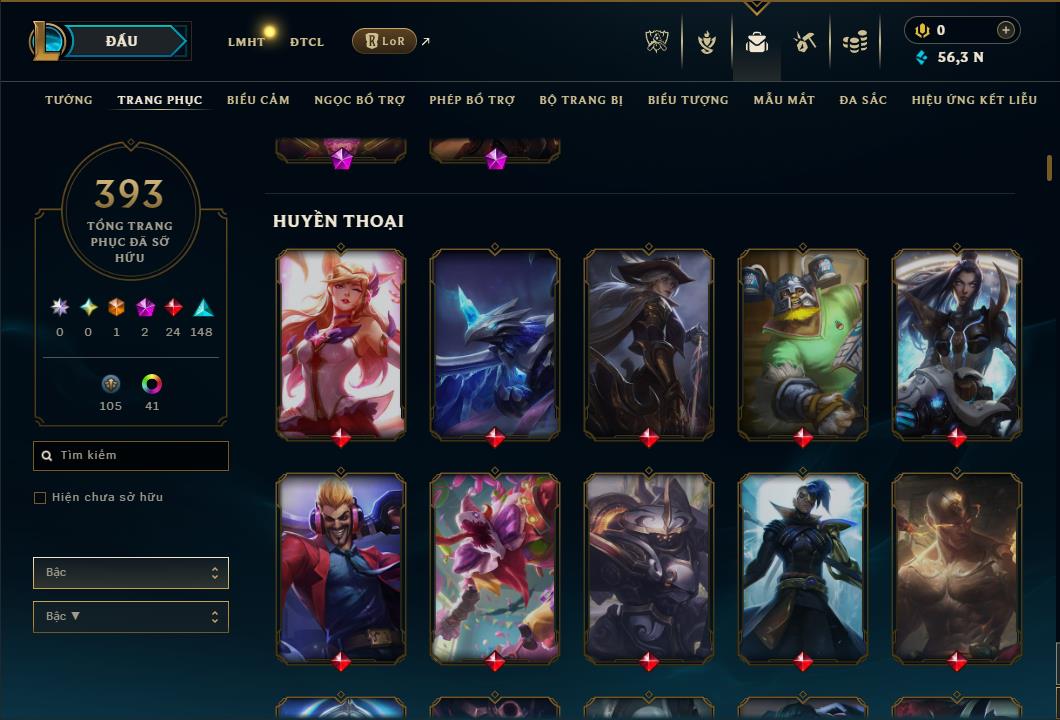
Task: Open the BIỂU CẢM emotes tab
Action: [x=258, y=100]
